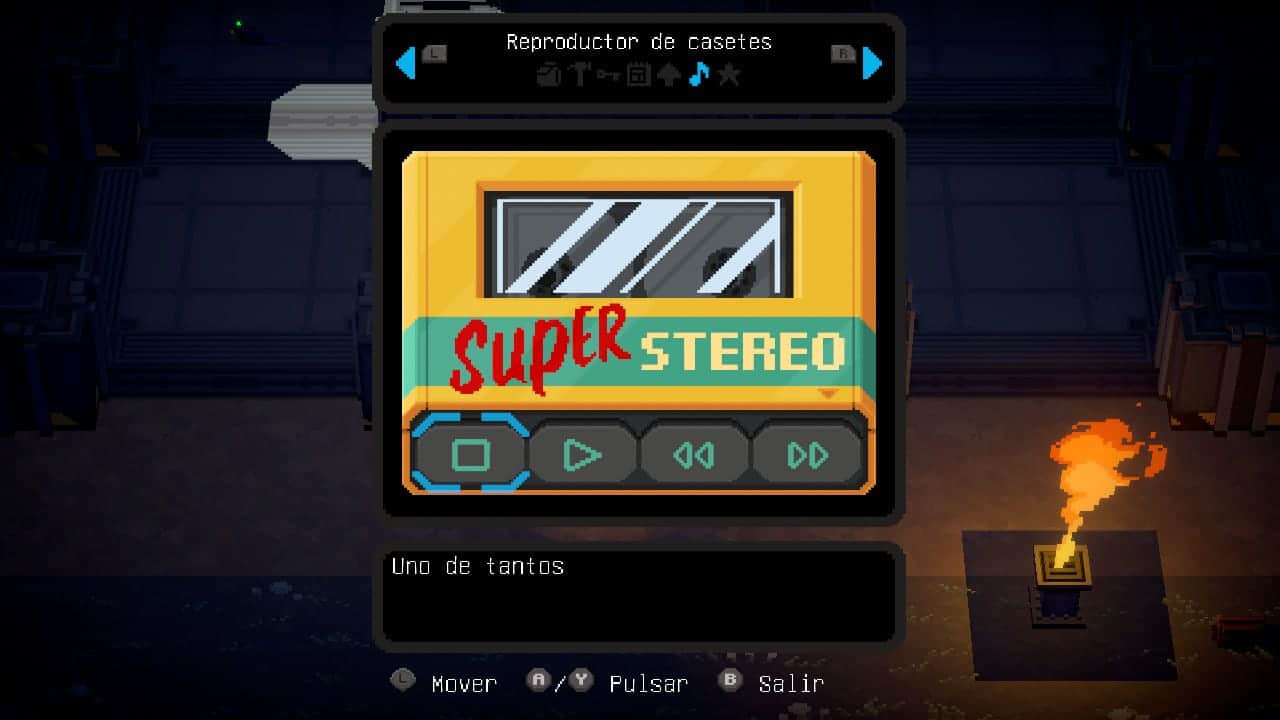
Task: Open the backpack inventory tab
Action: point(548,74)
